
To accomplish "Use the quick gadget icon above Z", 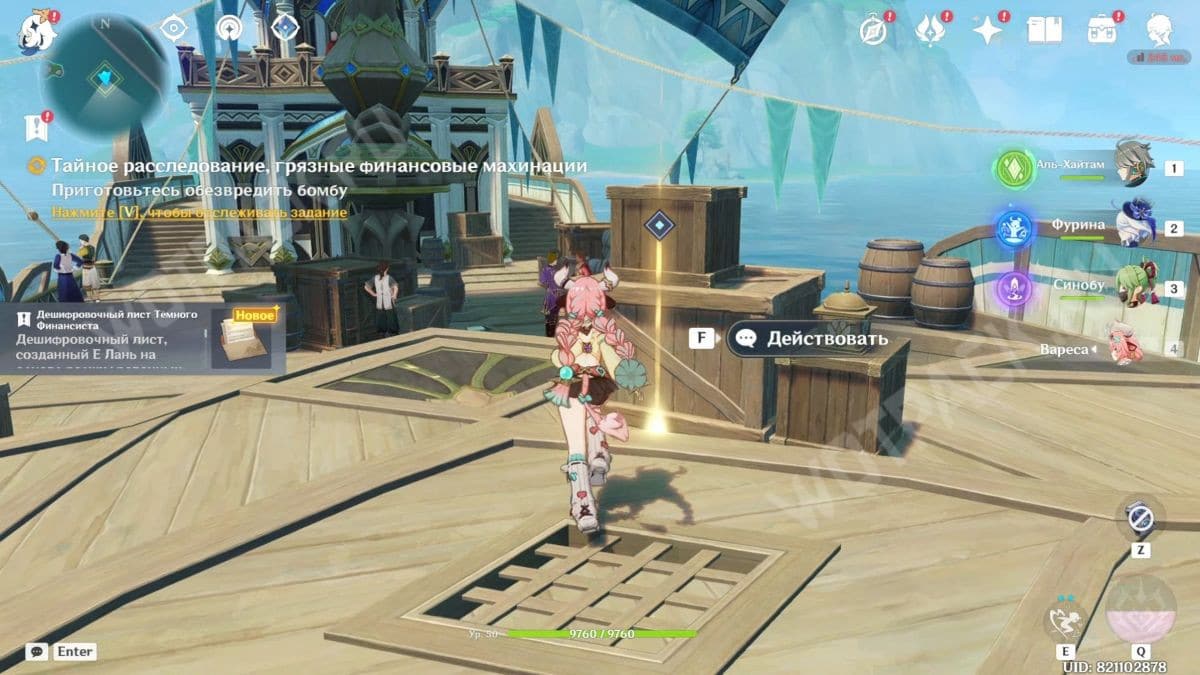I will pos(1140,519).
